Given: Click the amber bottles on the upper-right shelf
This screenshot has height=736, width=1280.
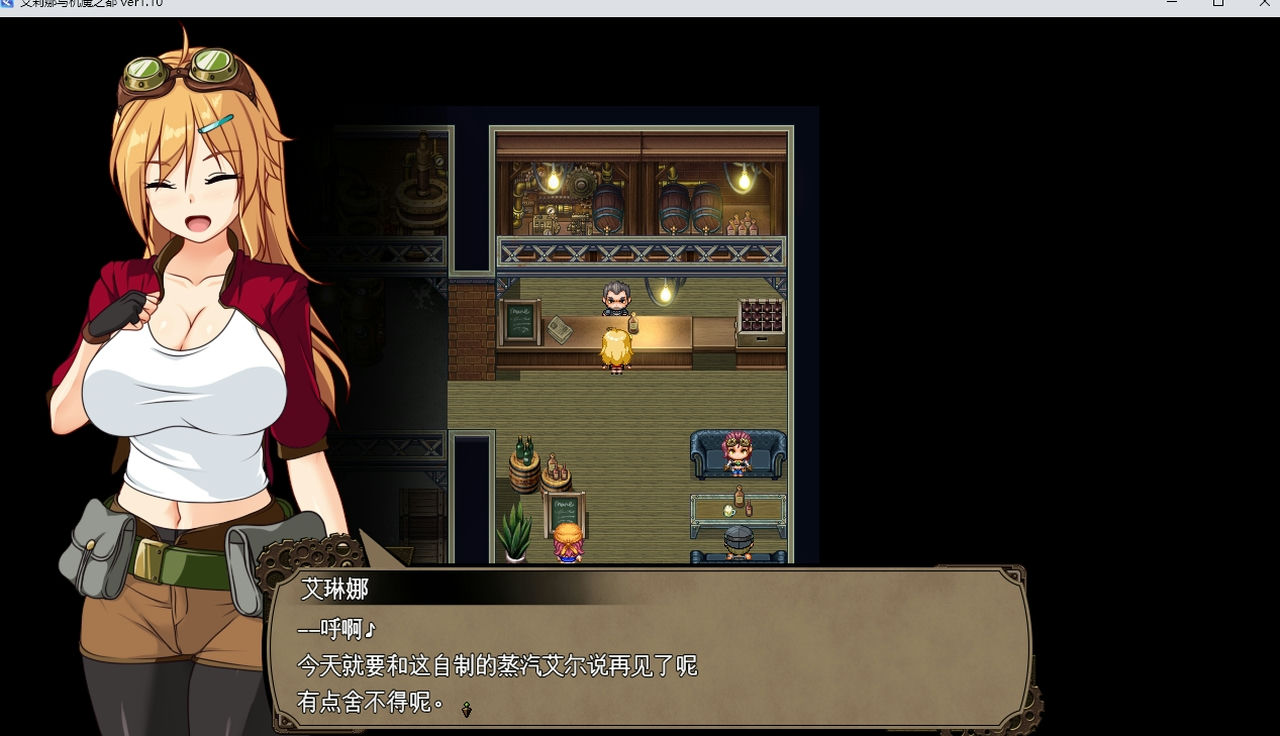Looking at the screenshot, I should (745, 222).
